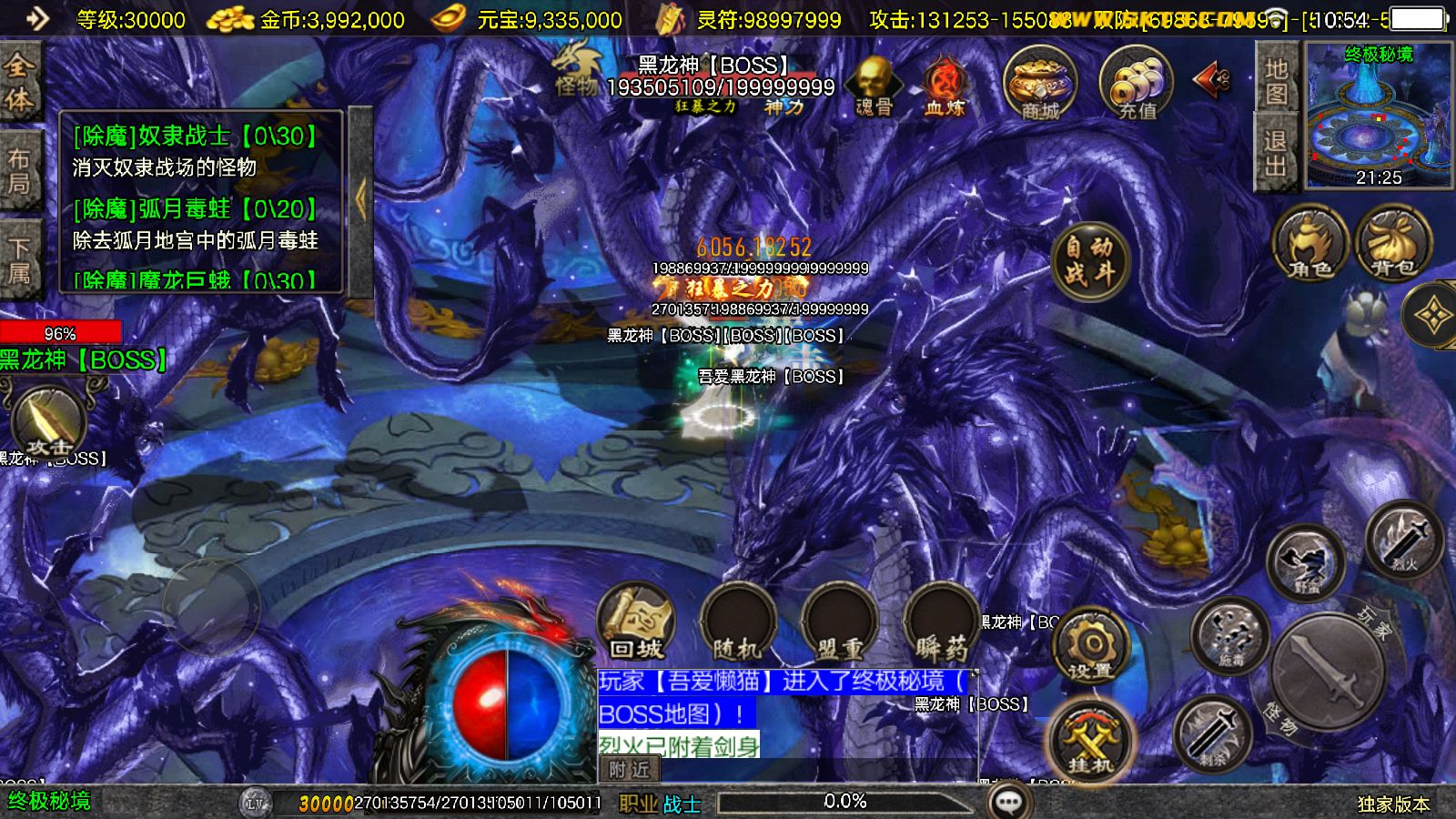The image size is (1456, 819).
Task: Switch to the 全体 tab
Action: click(x=19, y=80)
